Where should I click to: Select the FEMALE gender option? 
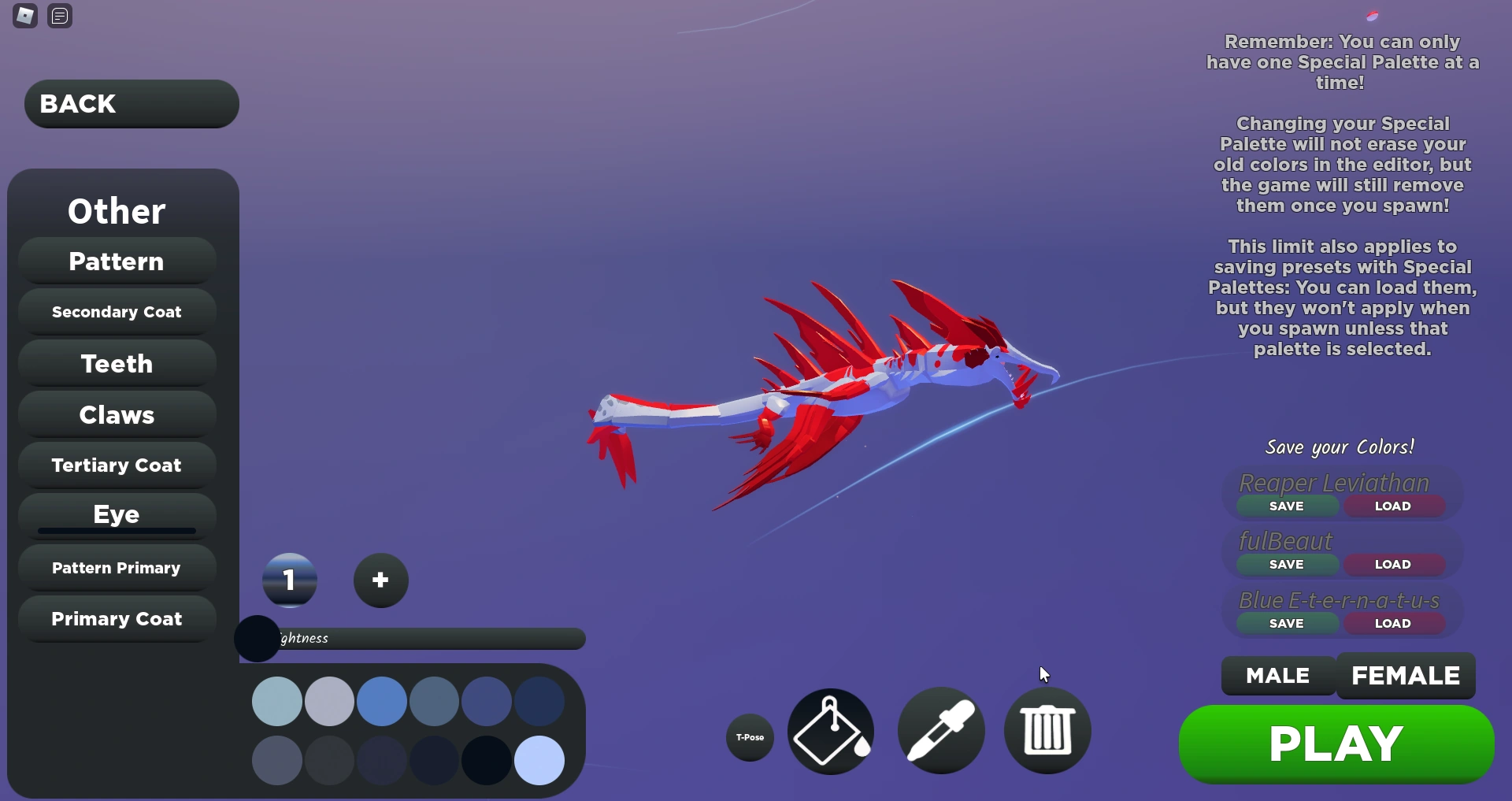coord(1405,675)
